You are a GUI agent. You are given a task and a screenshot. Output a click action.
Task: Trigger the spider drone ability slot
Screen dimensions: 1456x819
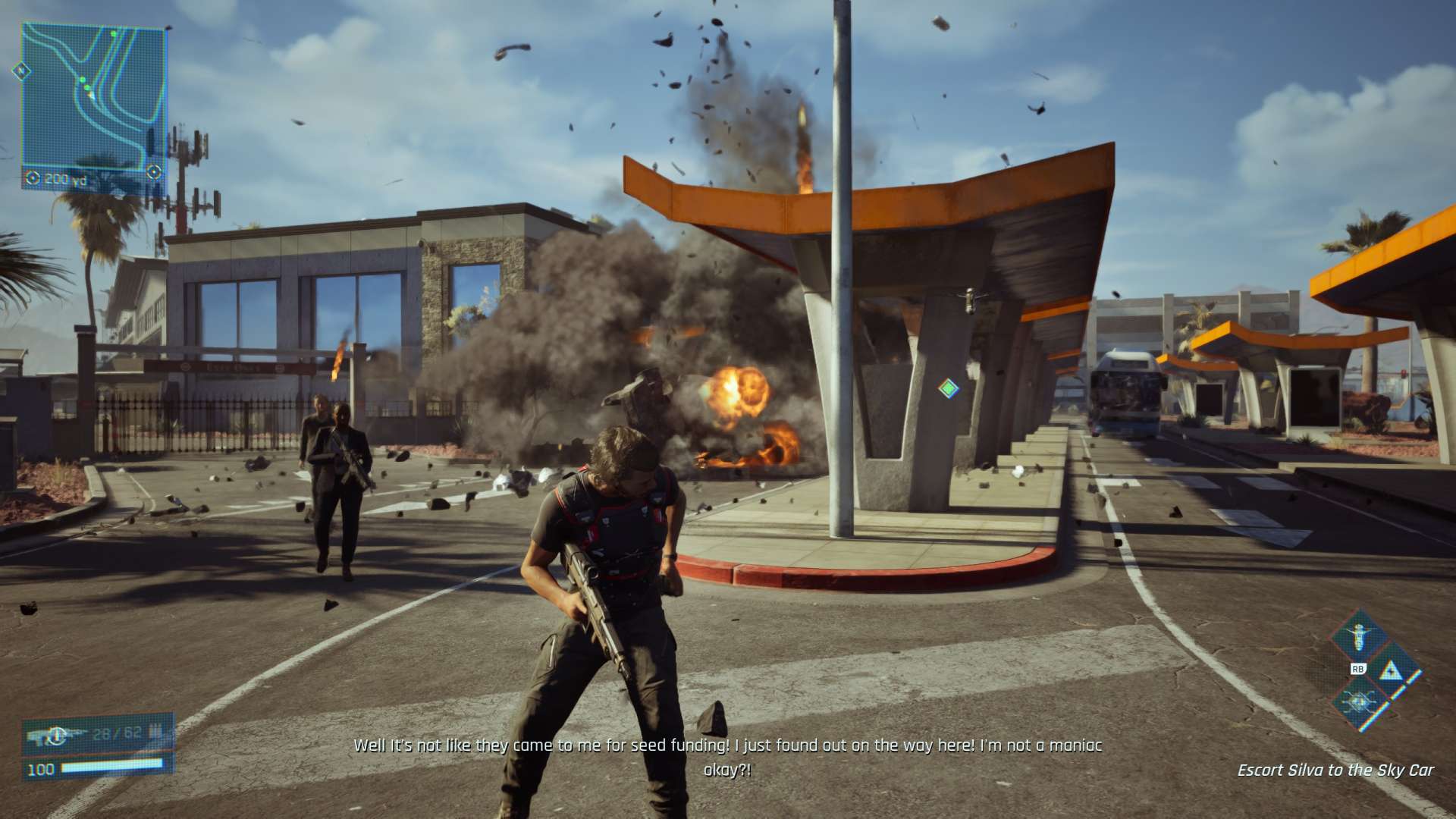click(1361, 701)
